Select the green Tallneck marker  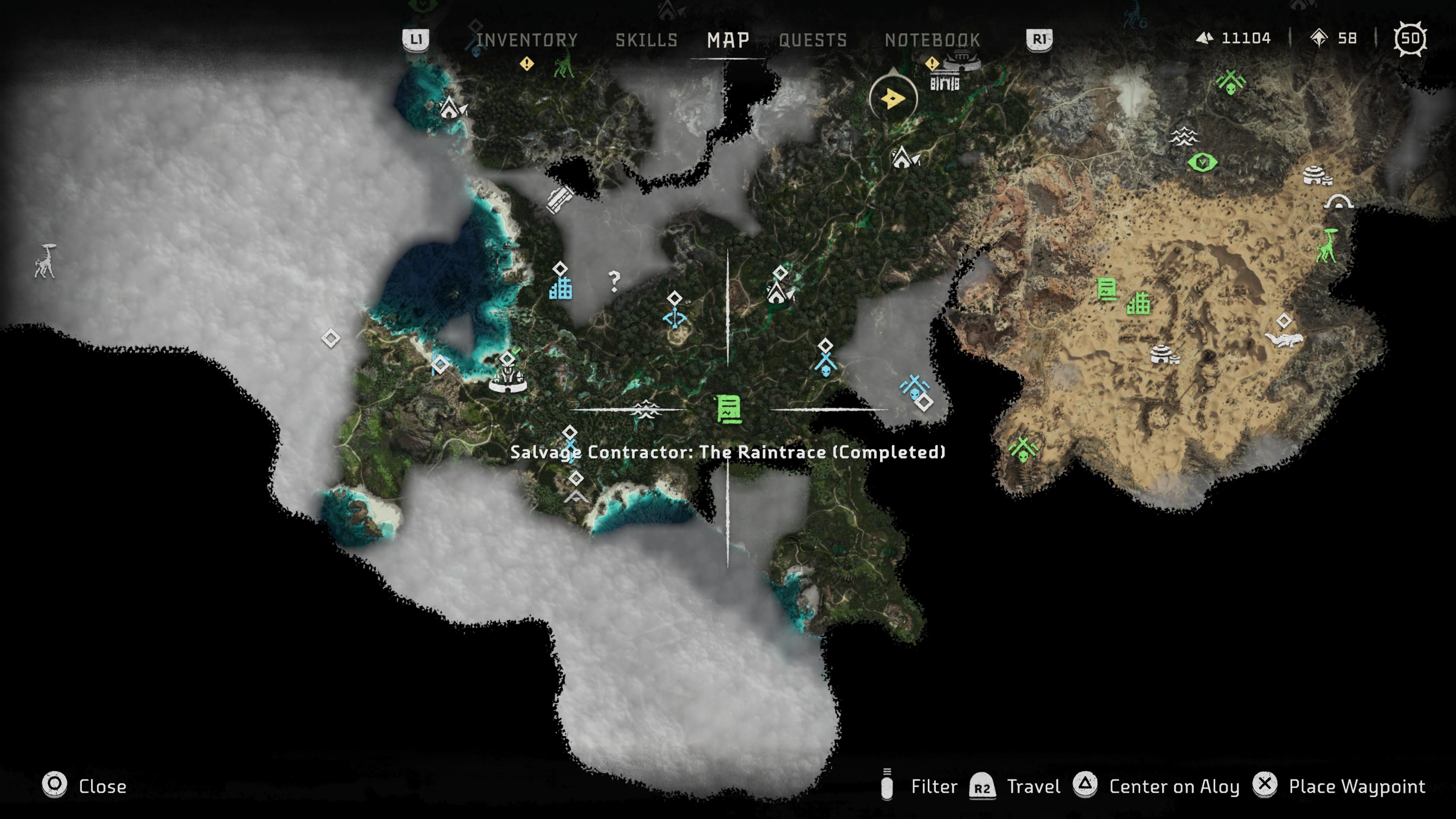coord(1326,246)
